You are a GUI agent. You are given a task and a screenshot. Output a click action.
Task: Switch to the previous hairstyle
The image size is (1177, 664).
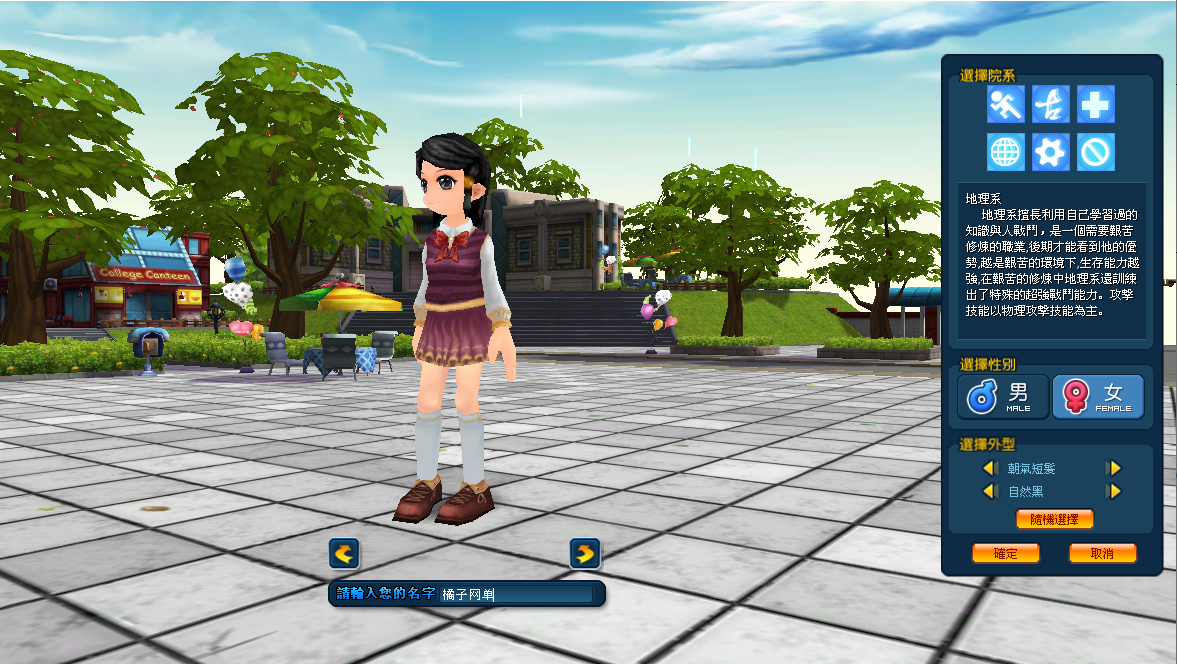click(x=990, y=468)
